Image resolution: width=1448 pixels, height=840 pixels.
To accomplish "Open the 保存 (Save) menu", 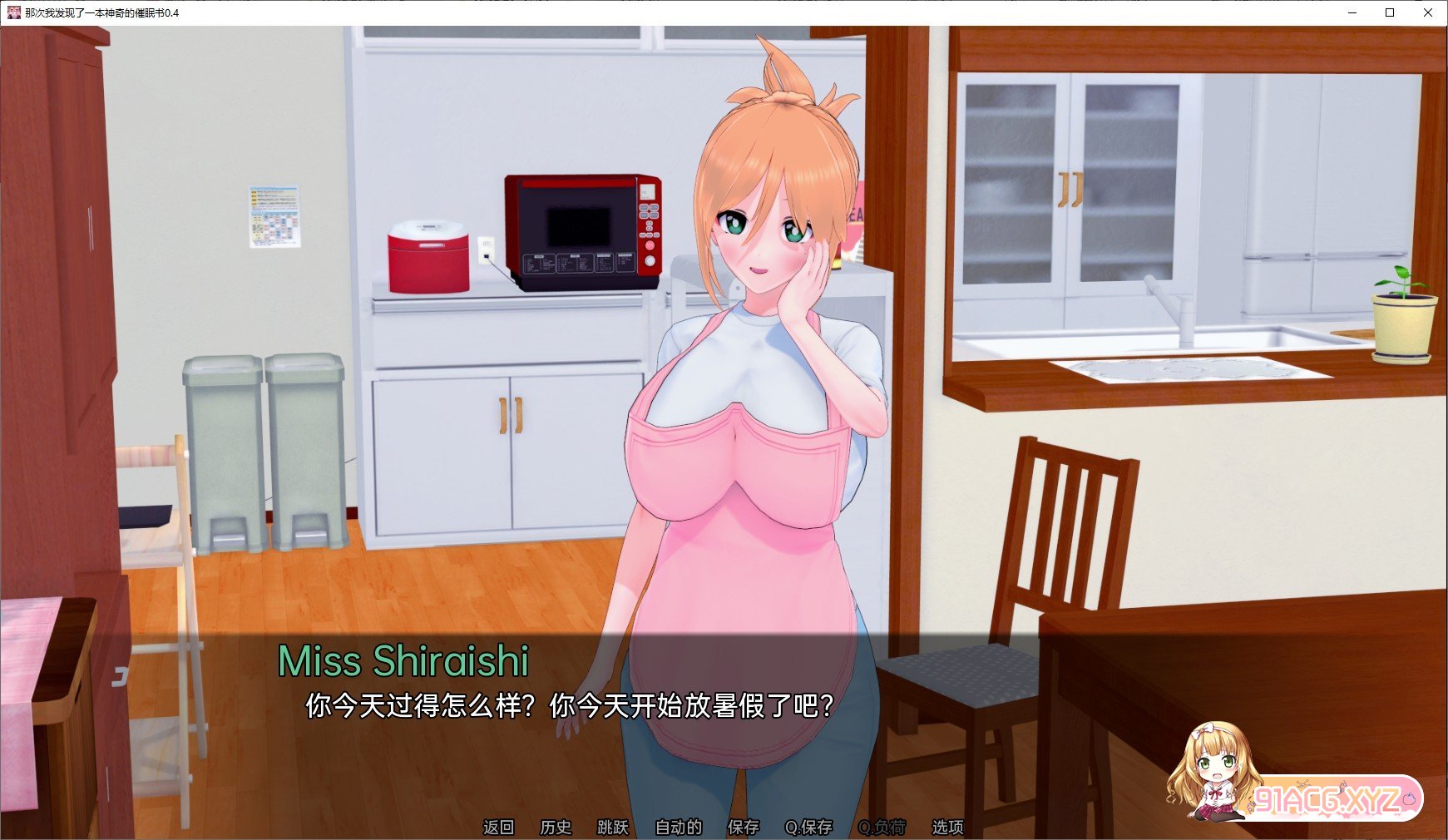I will [x=744, y=827].
